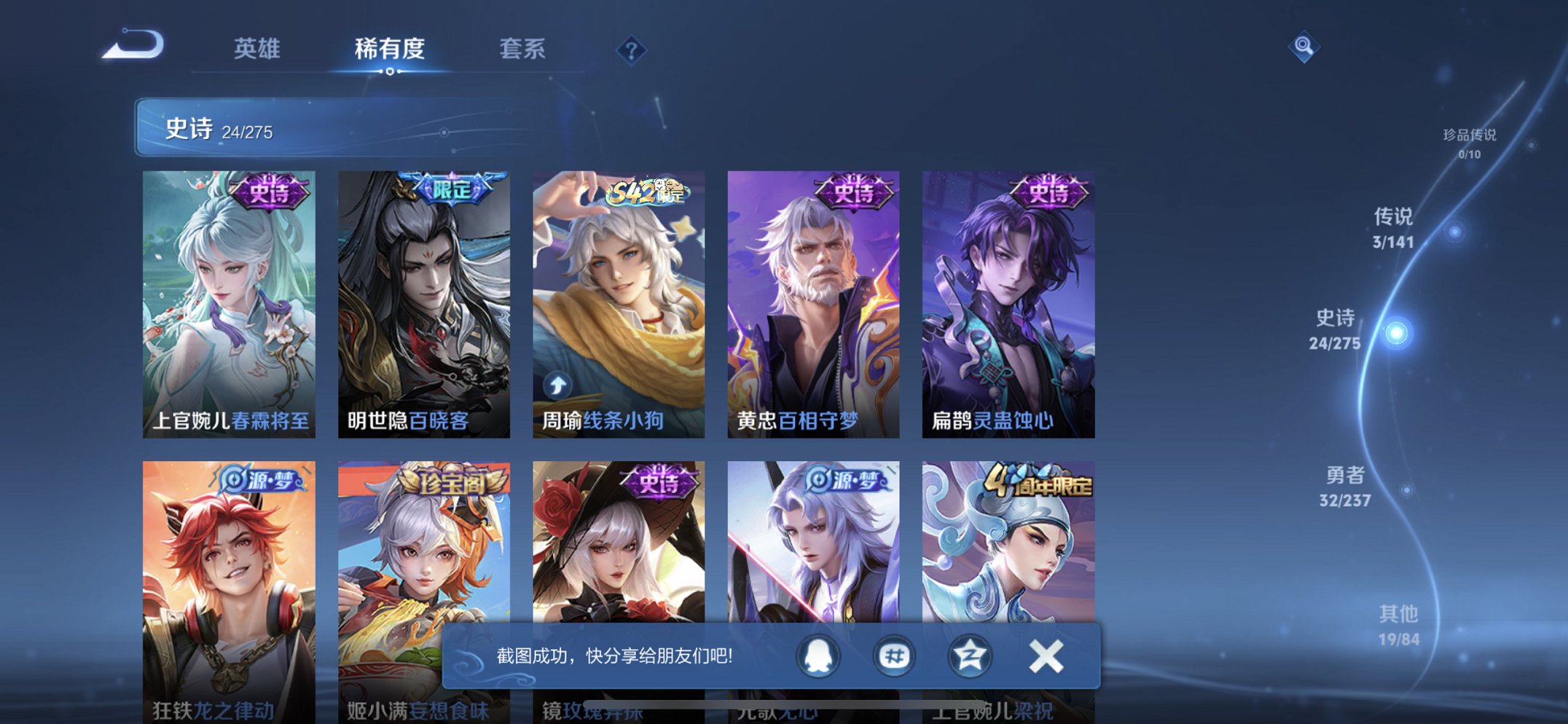Open the help question mark icon

(x=632, y=49)
